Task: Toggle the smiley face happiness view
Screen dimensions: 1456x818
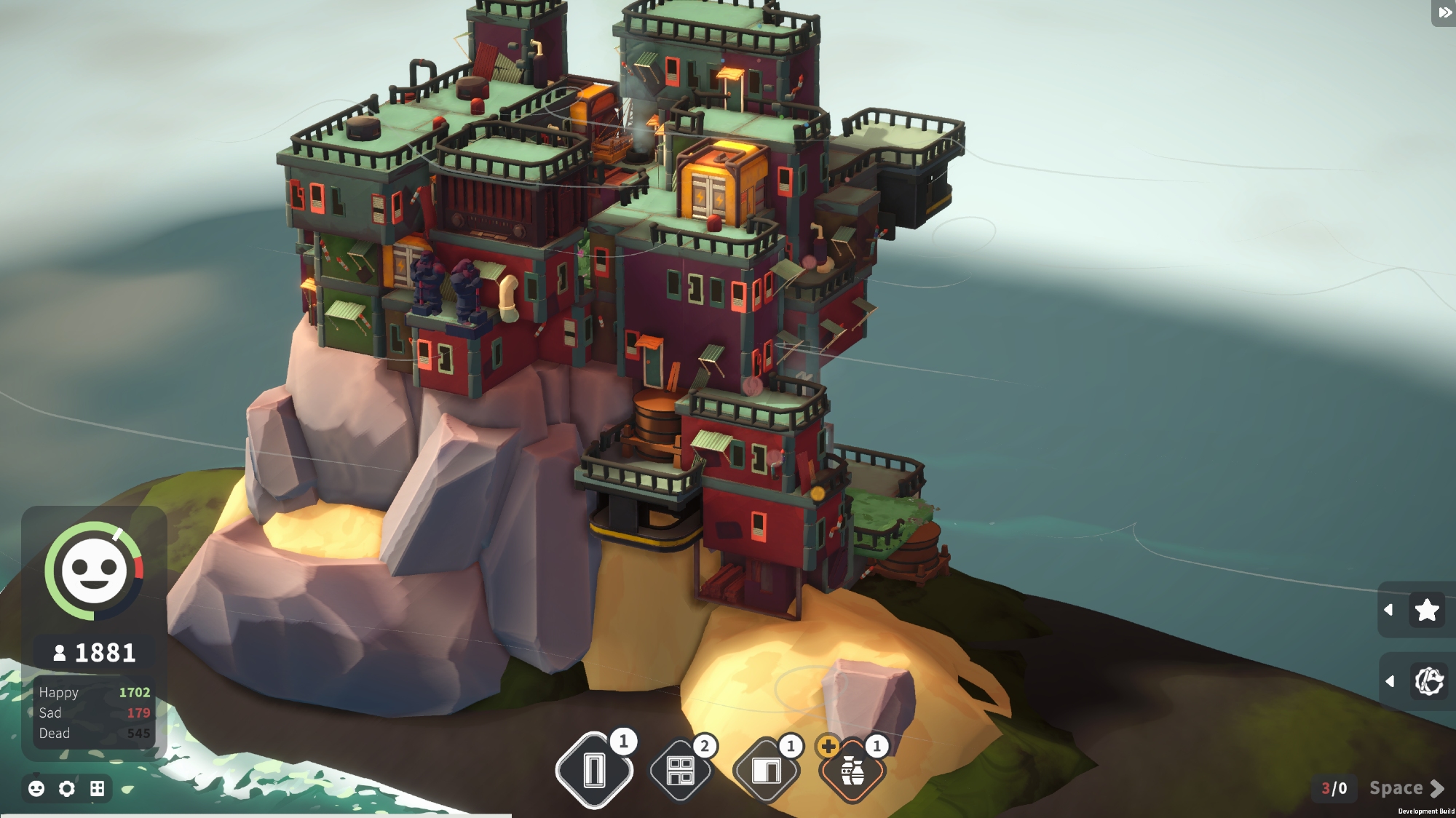Action: (x=36, y=788)
